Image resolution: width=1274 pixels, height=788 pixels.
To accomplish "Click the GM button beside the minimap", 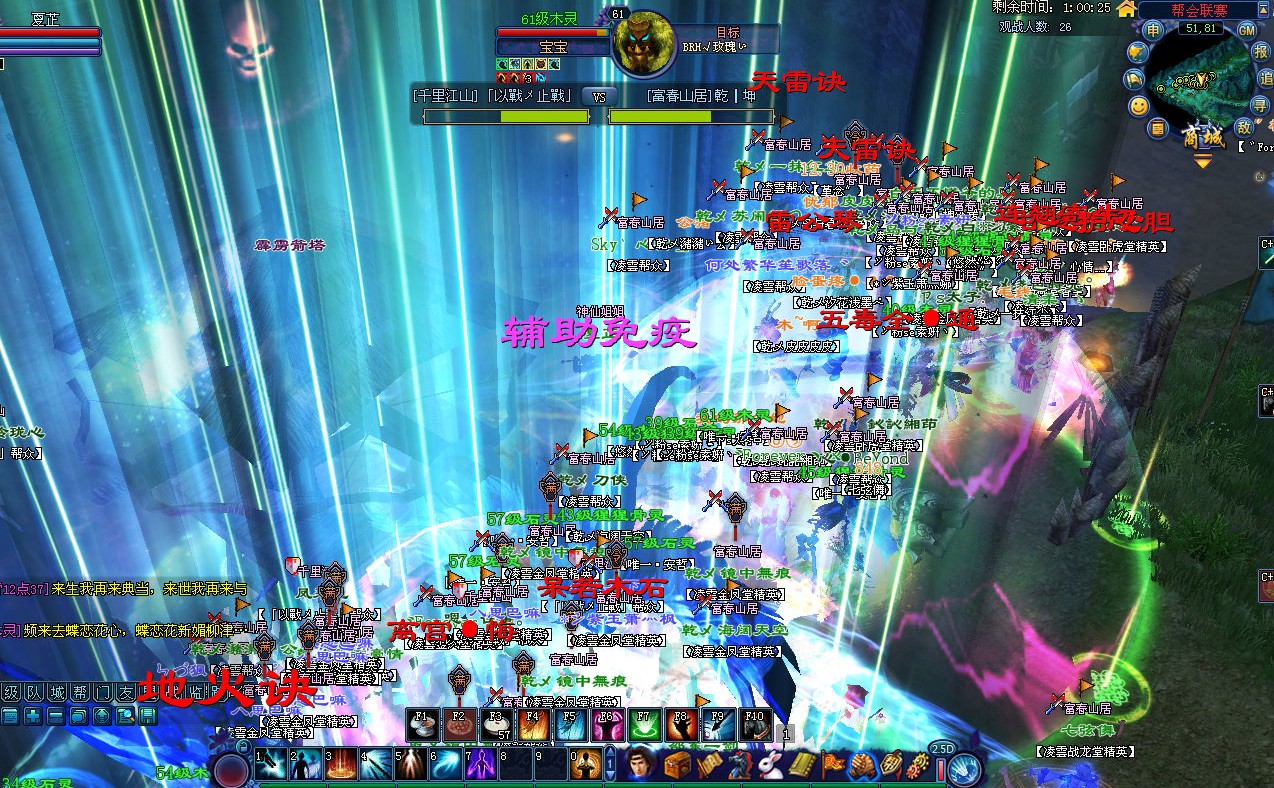I will (1247, 30).
